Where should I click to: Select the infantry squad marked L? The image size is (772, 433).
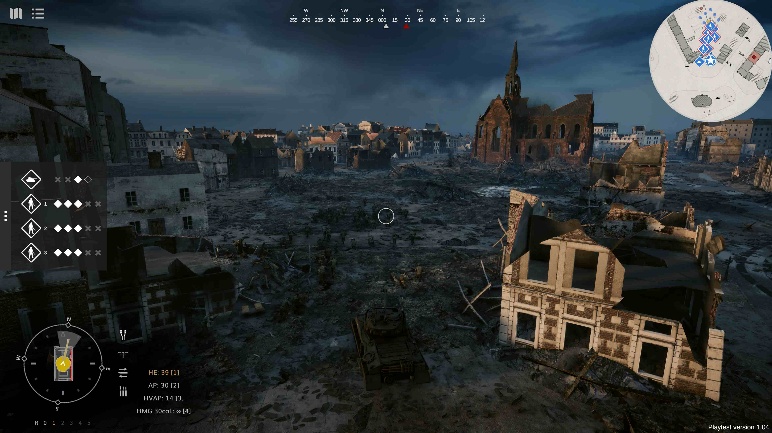[x=31, y=204]
